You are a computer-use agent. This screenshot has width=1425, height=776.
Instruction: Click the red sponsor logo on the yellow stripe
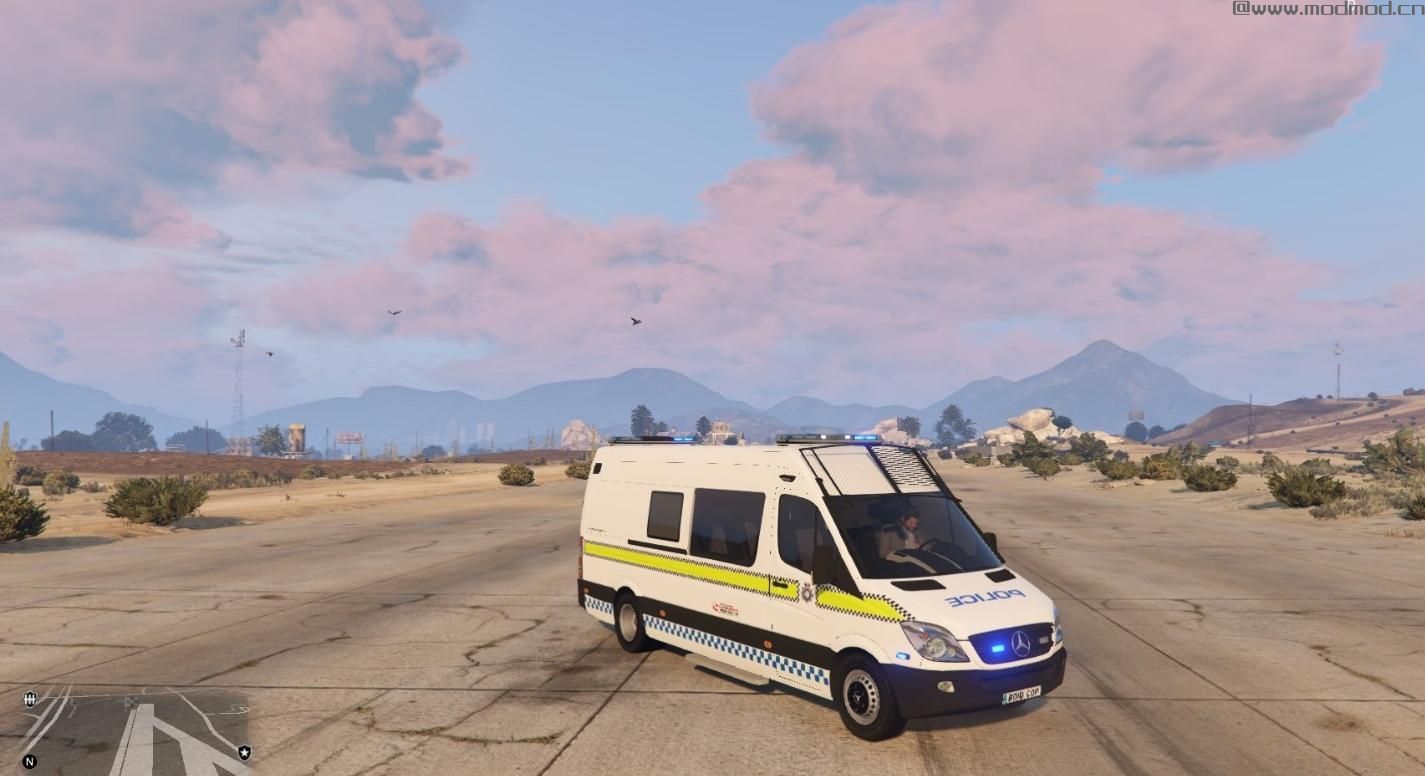coord(727,606)
